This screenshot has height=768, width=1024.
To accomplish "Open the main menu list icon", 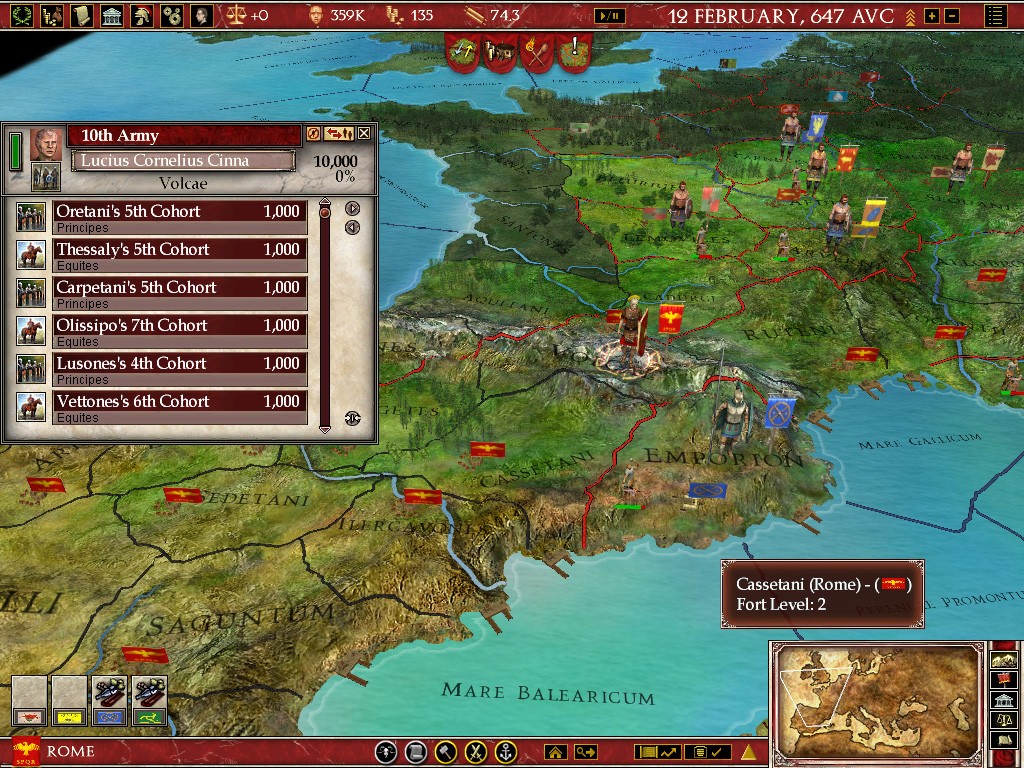I will (x=994, y=16).
